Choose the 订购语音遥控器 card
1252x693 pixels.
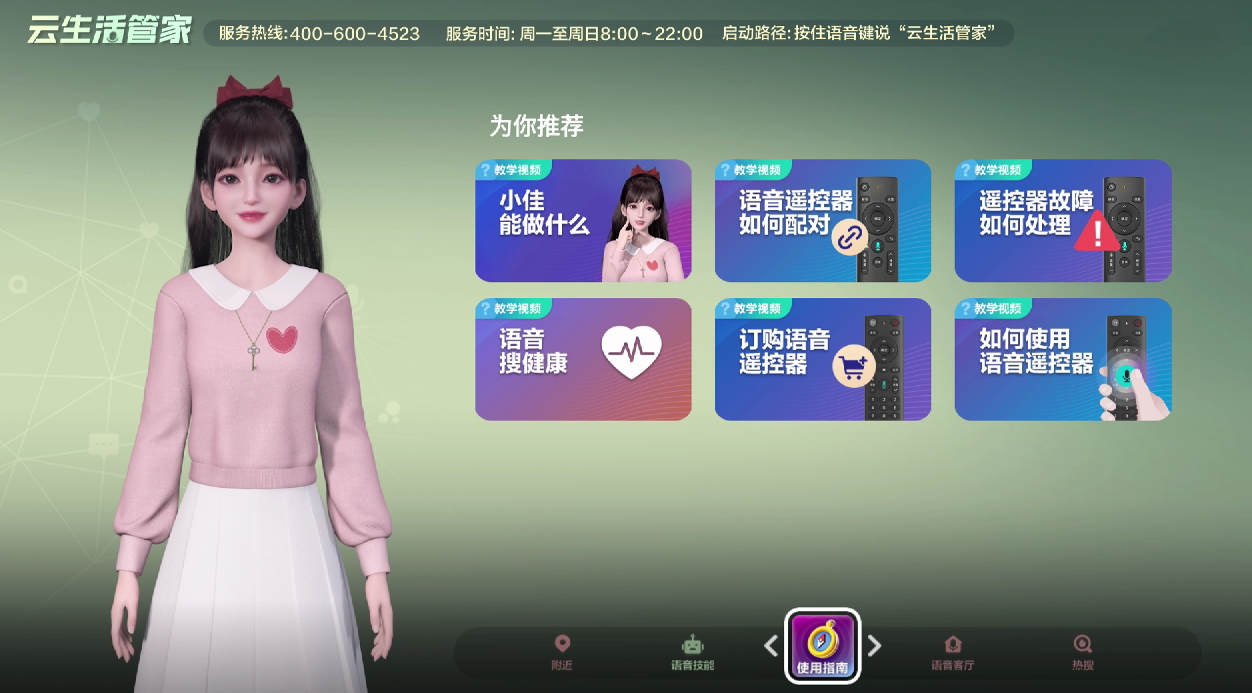pyautogui.click(x=822, y=359)
